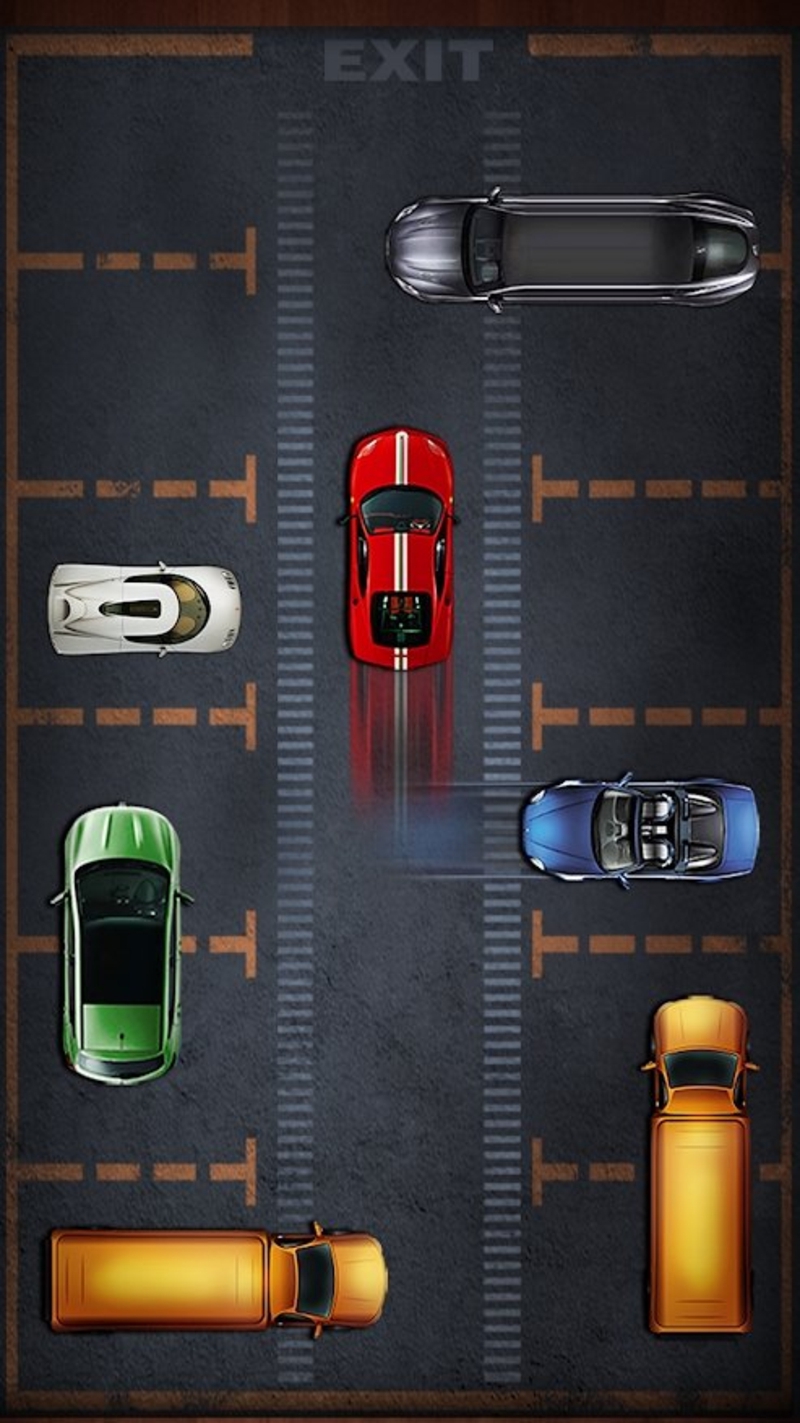
Task: Tap the grey limousine
Action: pos(572,250)
